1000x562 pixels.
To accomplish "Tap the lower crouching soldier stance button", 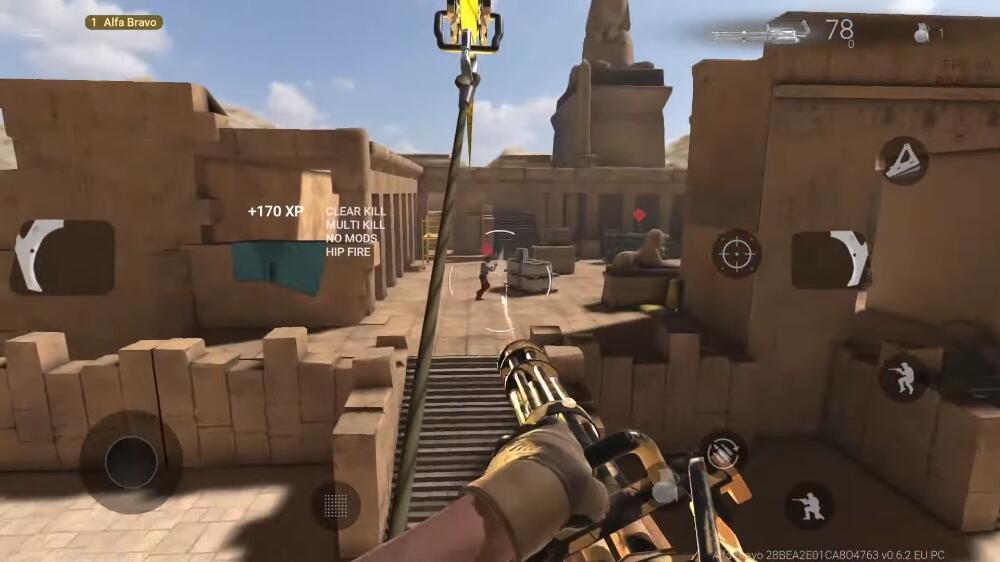I will 809,505.
